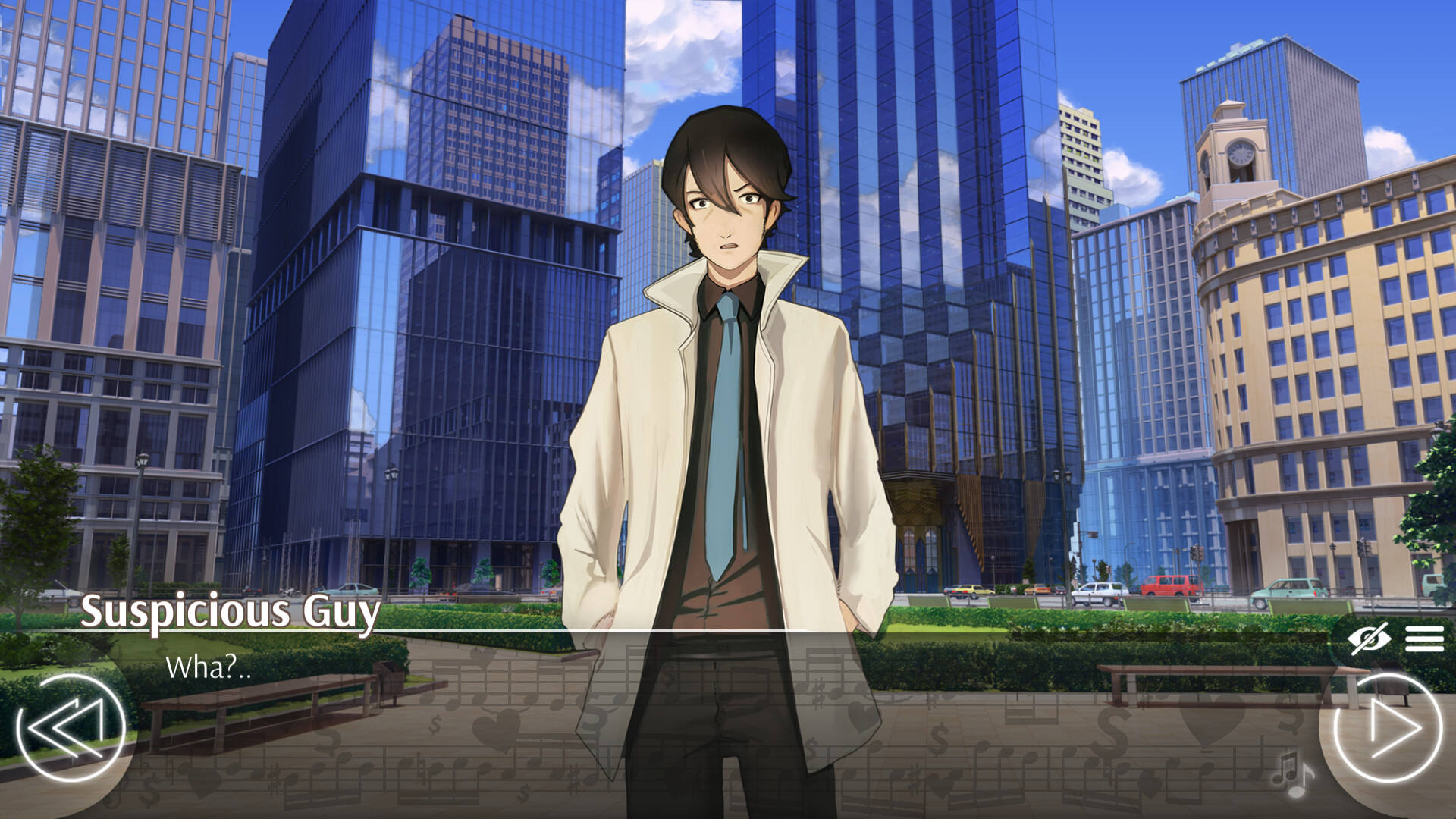Advance dialogue with the play arrow button
Screen dimensions: 1456x819
click(x=1387, y=729)
